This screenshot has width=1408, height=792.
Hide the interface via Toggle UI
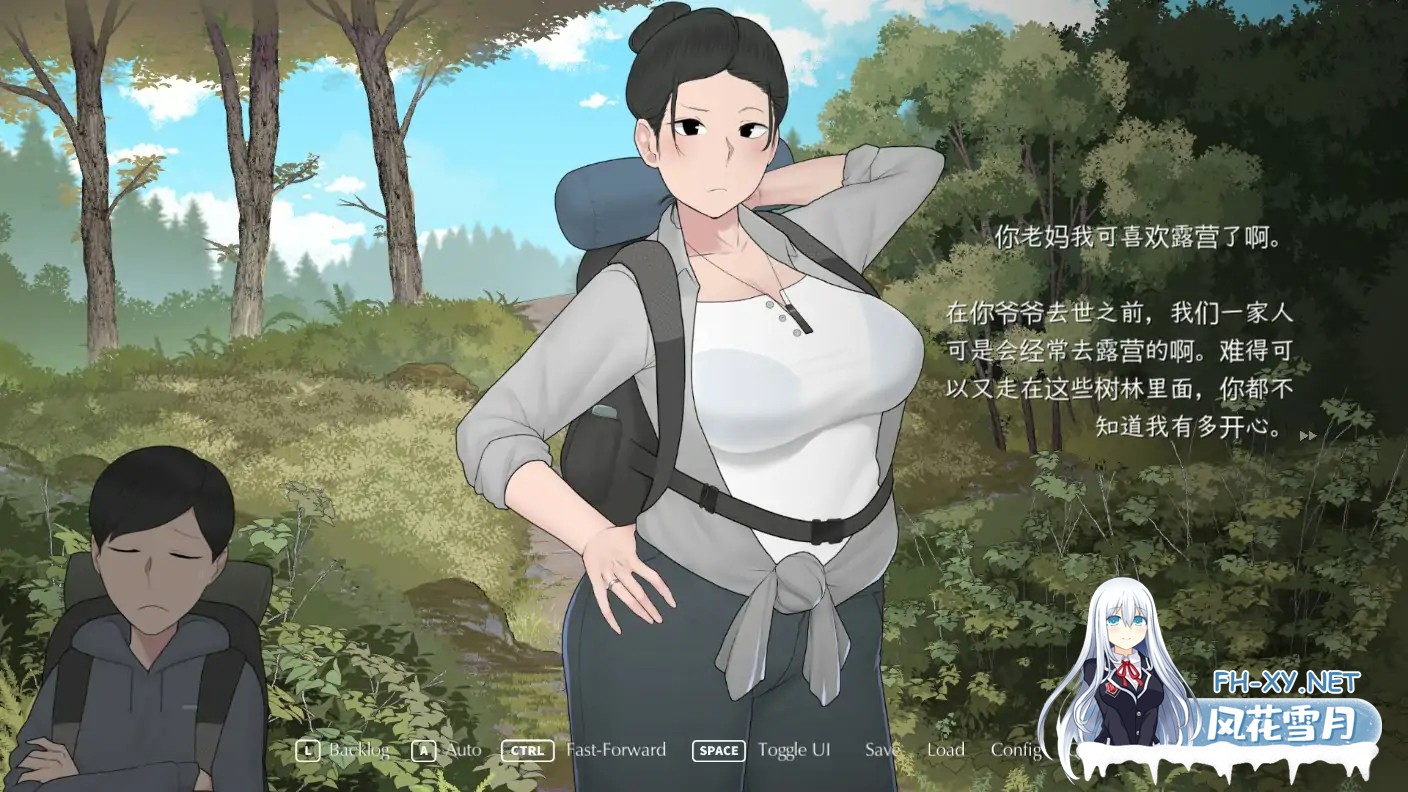(796, 749)
